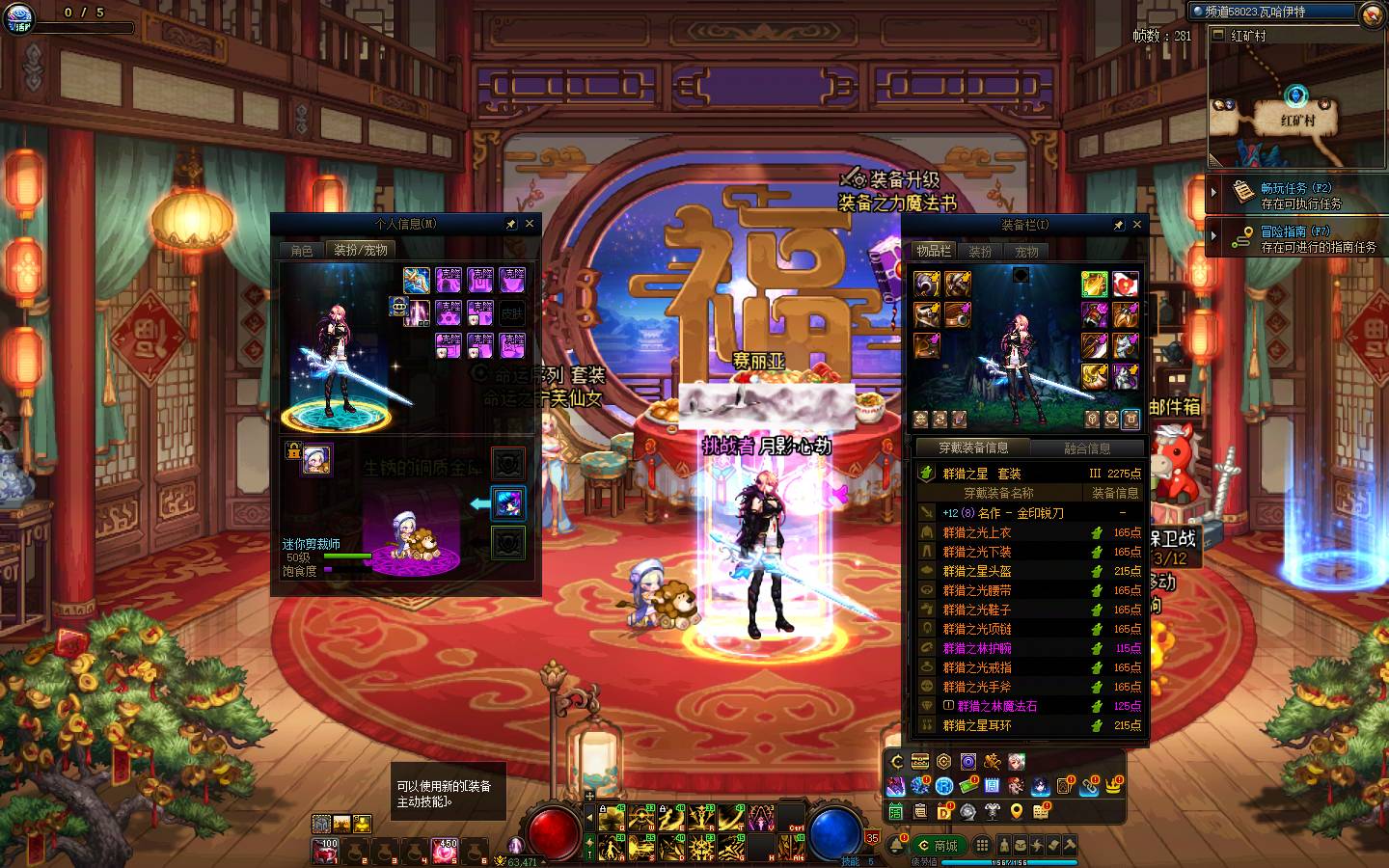Open the grid menu button beside 商城
1389x868 pixels.
tap(982, 845)
